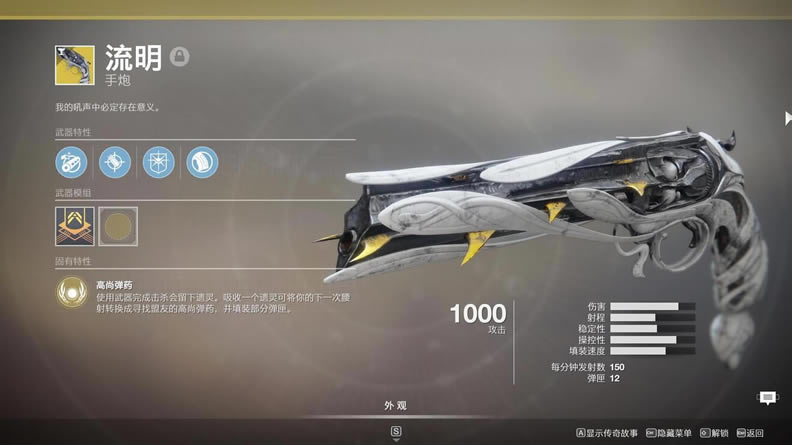792x445 pixels.
Task: Select the barrel perk icon under 武器特性
Action: (x=71, y=162)
